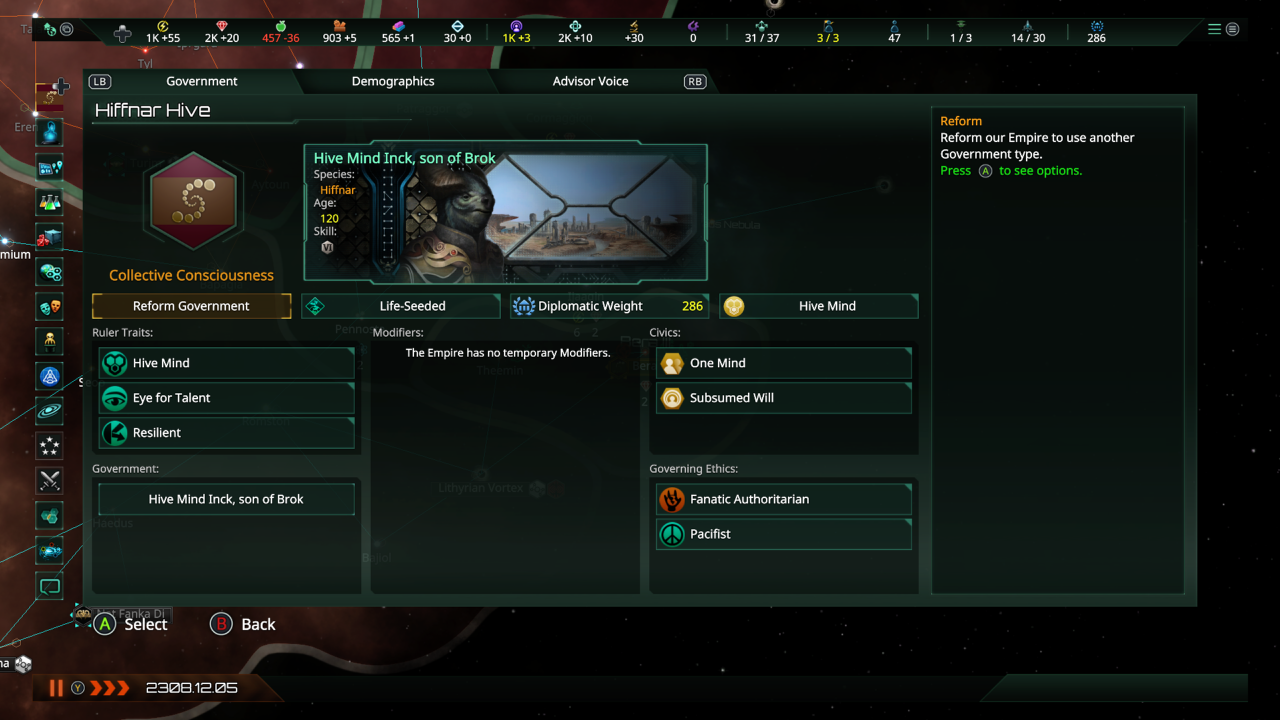Open the message log speech bubble icon
The height and width of the screenshot is (720, 1280).
pos(49,586)
